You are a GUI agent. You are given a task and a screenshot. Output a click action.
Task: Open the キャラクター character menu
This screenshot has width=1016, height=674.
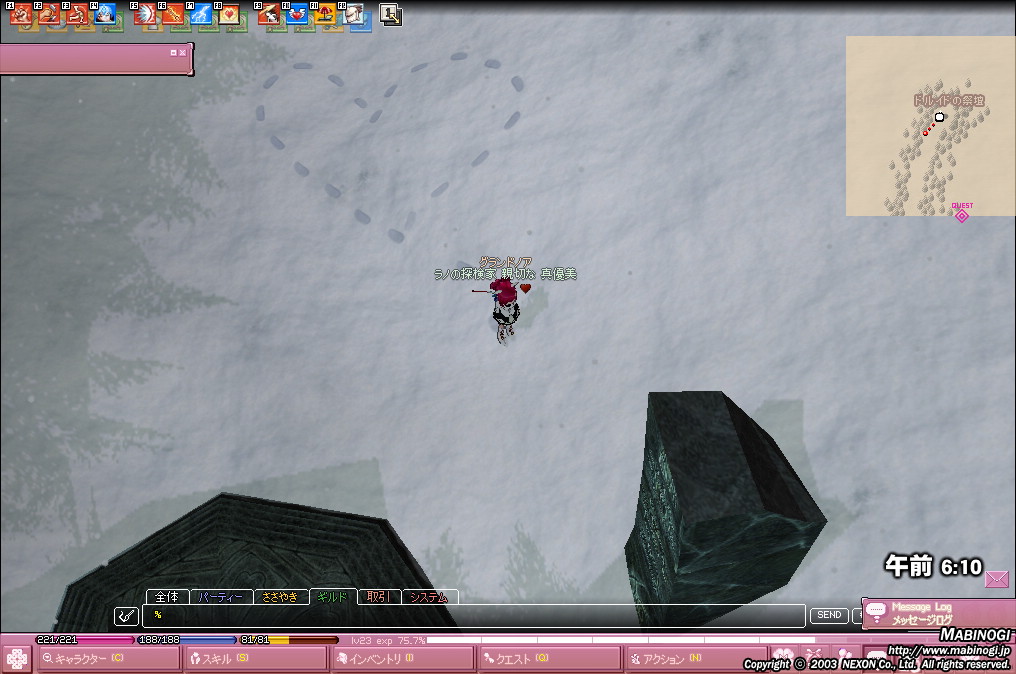[x=108, y=659]
